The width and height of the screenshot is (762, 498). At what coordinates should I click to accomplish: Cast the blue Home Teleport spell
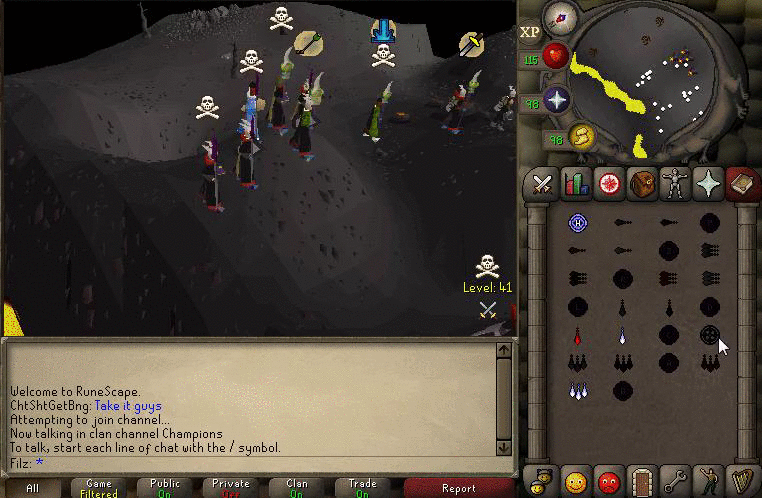coord(577,222)
